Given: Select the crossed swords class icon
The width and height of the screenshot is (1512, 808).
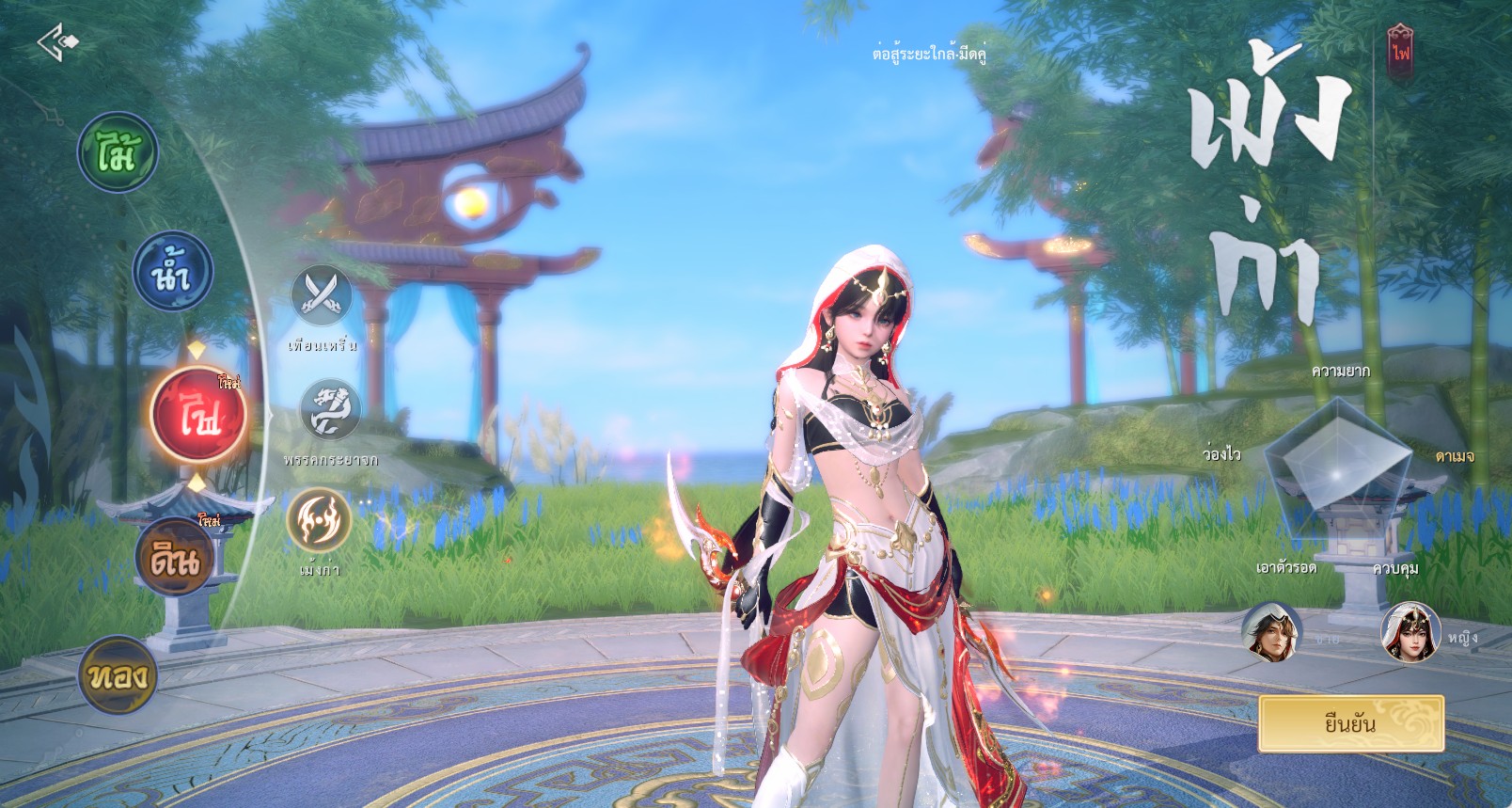Looking at the screenshot, I should 322,296.
